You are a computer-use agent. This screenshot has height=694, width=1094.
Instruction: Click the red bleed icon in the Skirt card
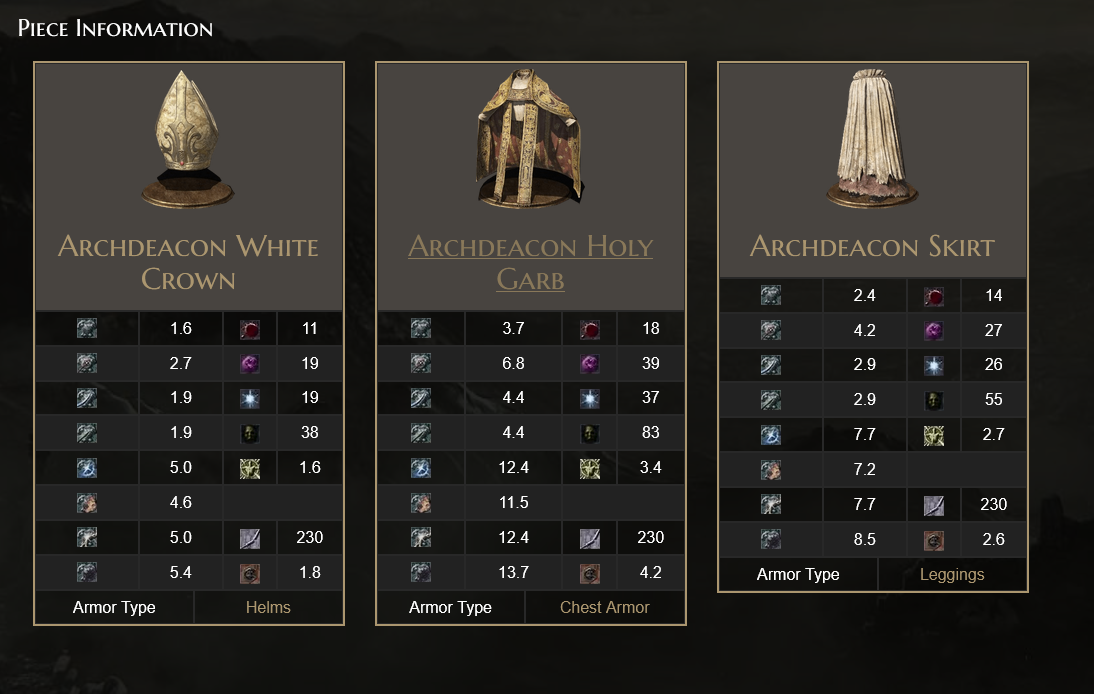(x=934, y=296)
